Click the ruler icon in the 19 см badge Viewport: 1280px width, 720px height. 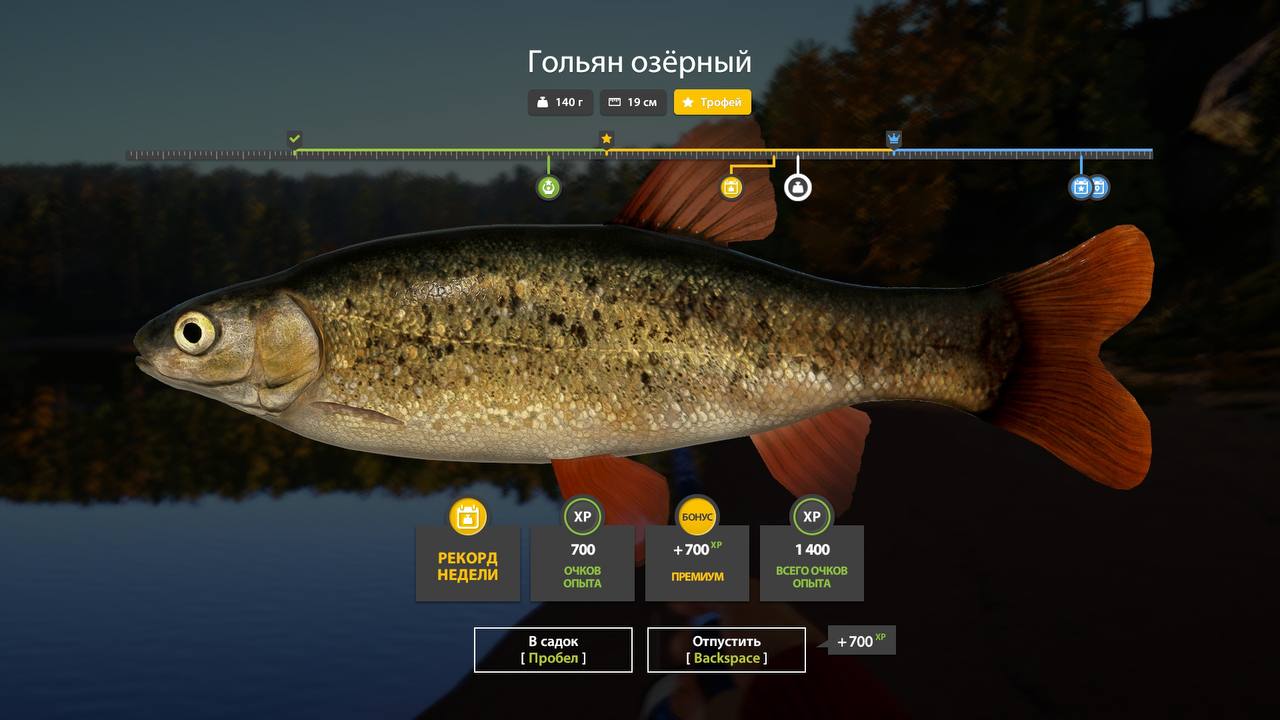613,102
